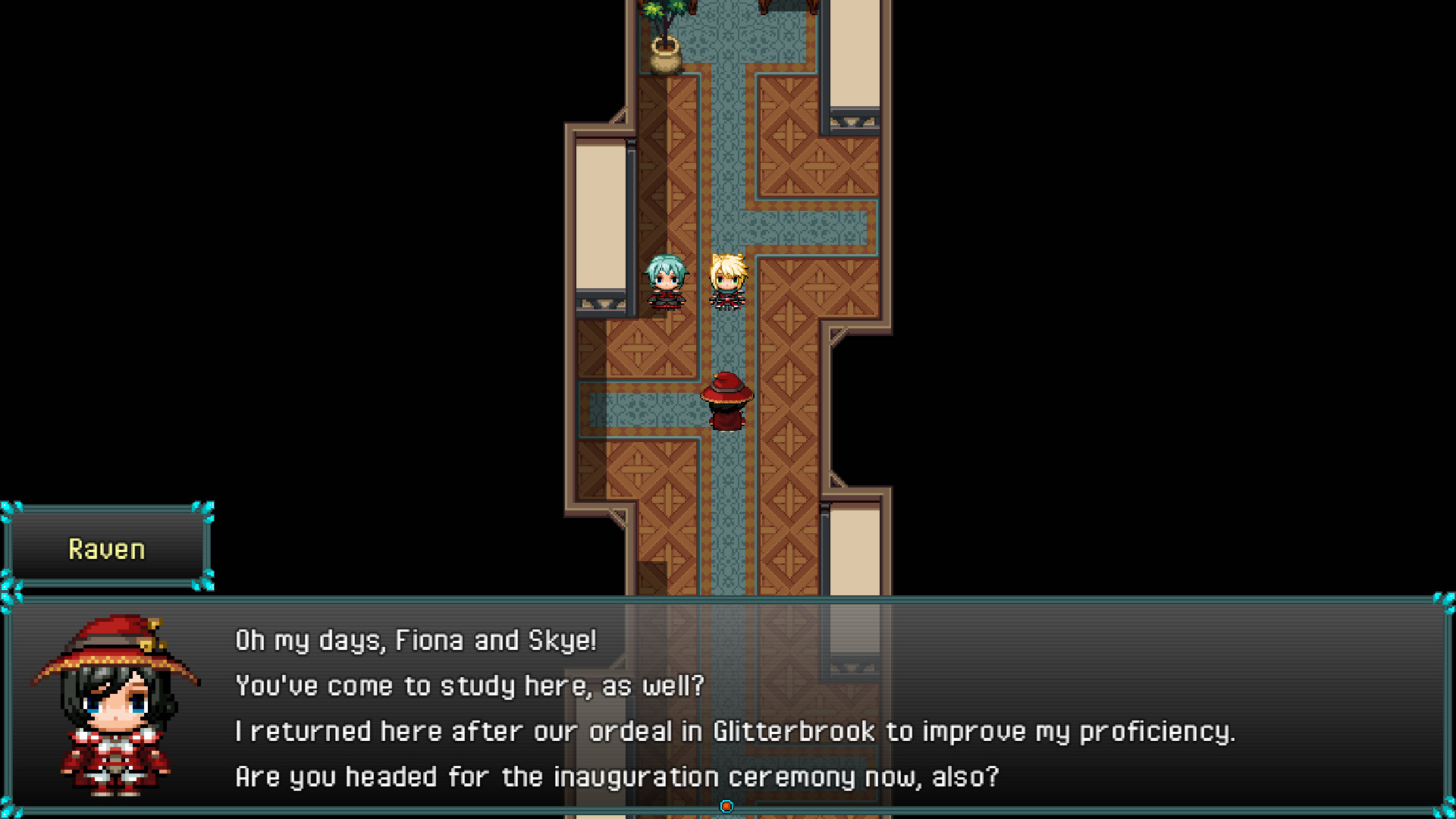This screenshot has width=1456, height=819.
Task: Click the line reading 'Oh my days, Fiona and Skye!'
Action: [x=416, y=639]
